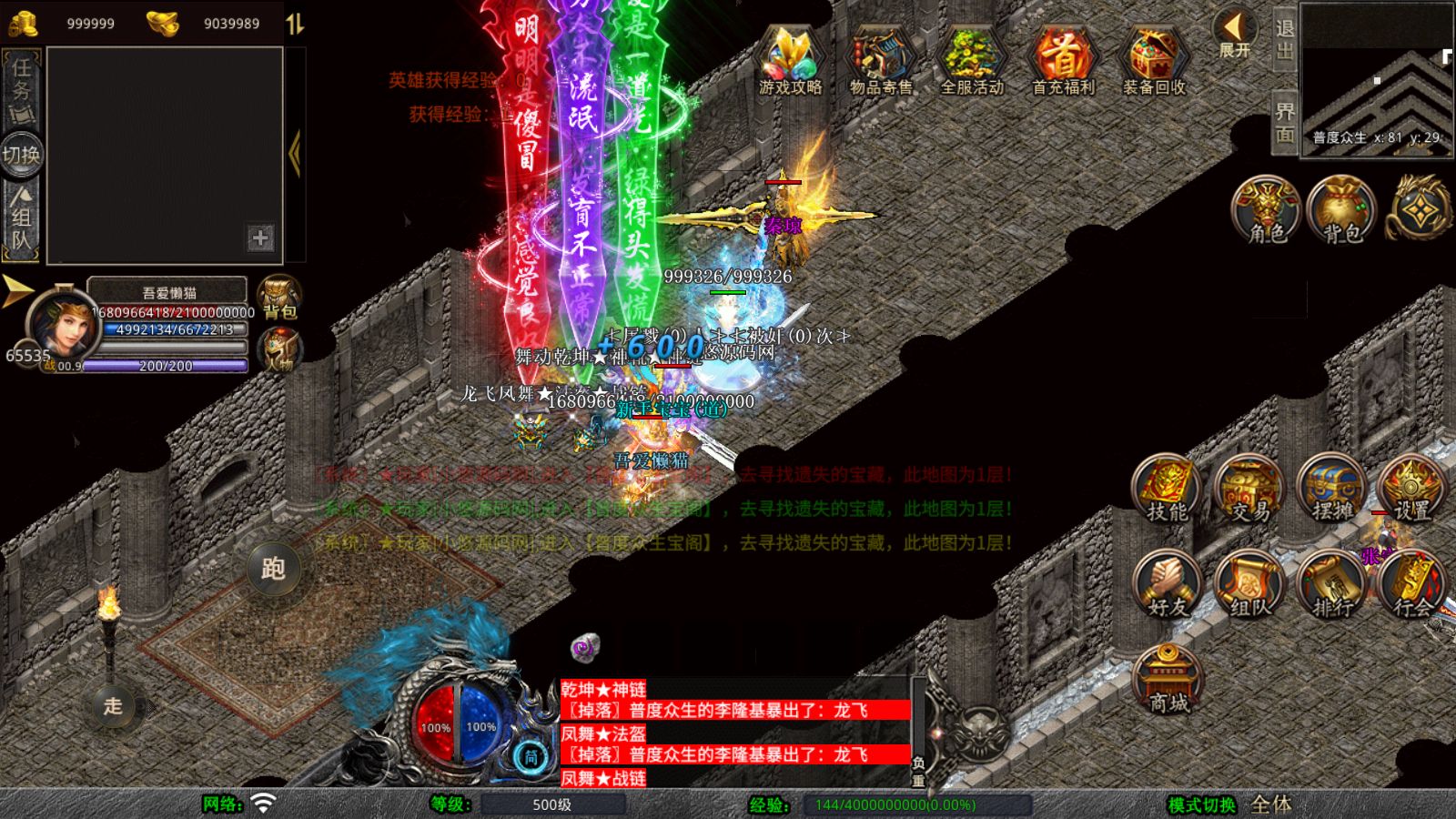
Task: Toggle the 跑 run movement button
Action: point(273,569)
